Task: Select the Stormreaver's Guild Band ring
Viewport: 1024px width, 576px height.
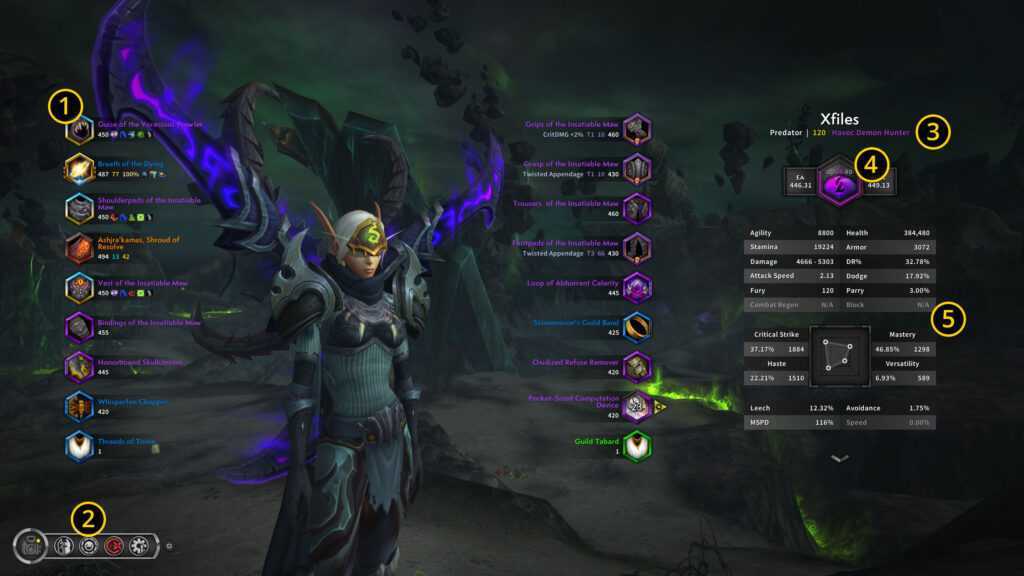Action: (x=637, y=327)
